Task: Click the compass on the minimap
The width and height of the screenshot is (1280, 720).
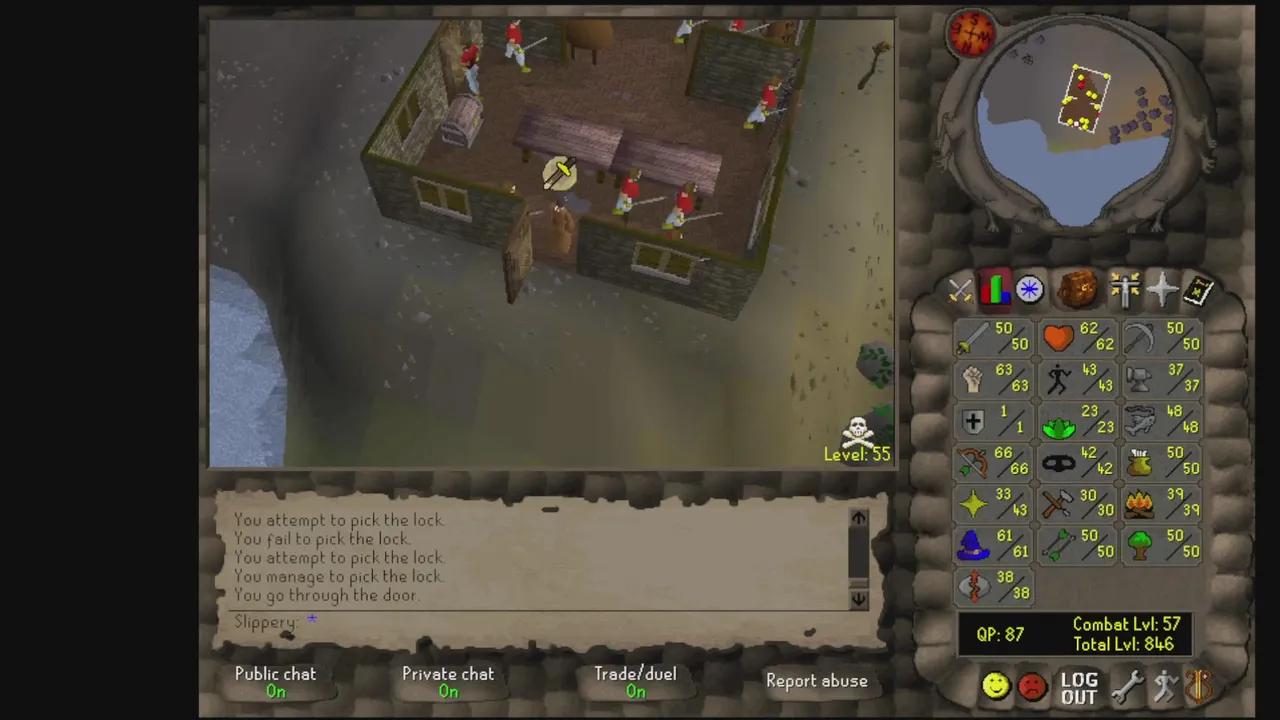Action: point(970,32)
